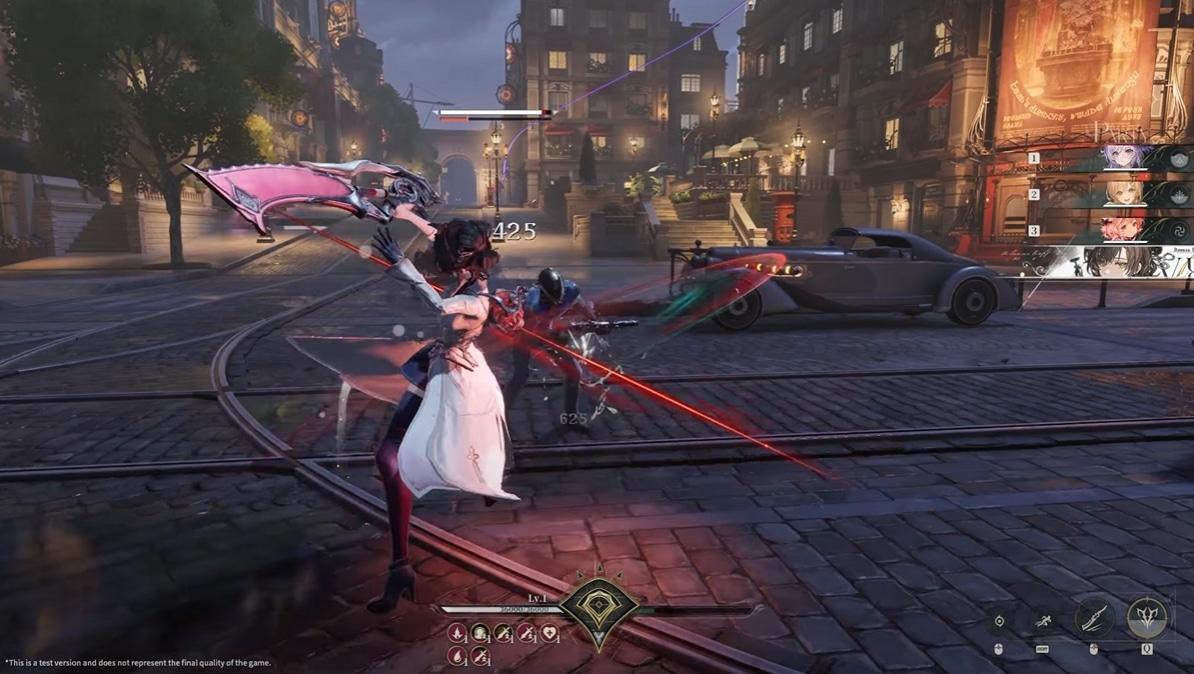Activate the ultimate skill with horned crest icon

pos(1147,619)
